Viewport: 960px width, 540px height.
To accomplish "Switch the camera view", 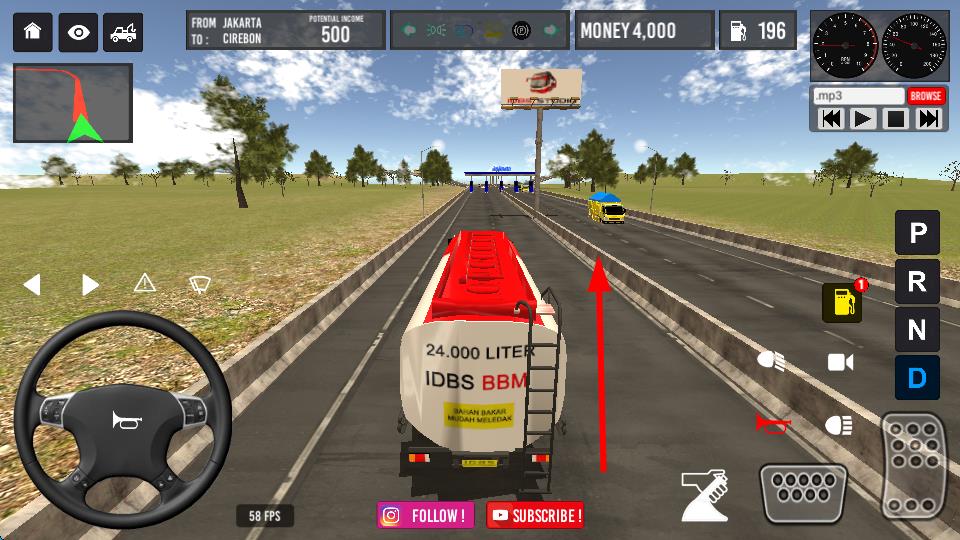I will 841,362.
